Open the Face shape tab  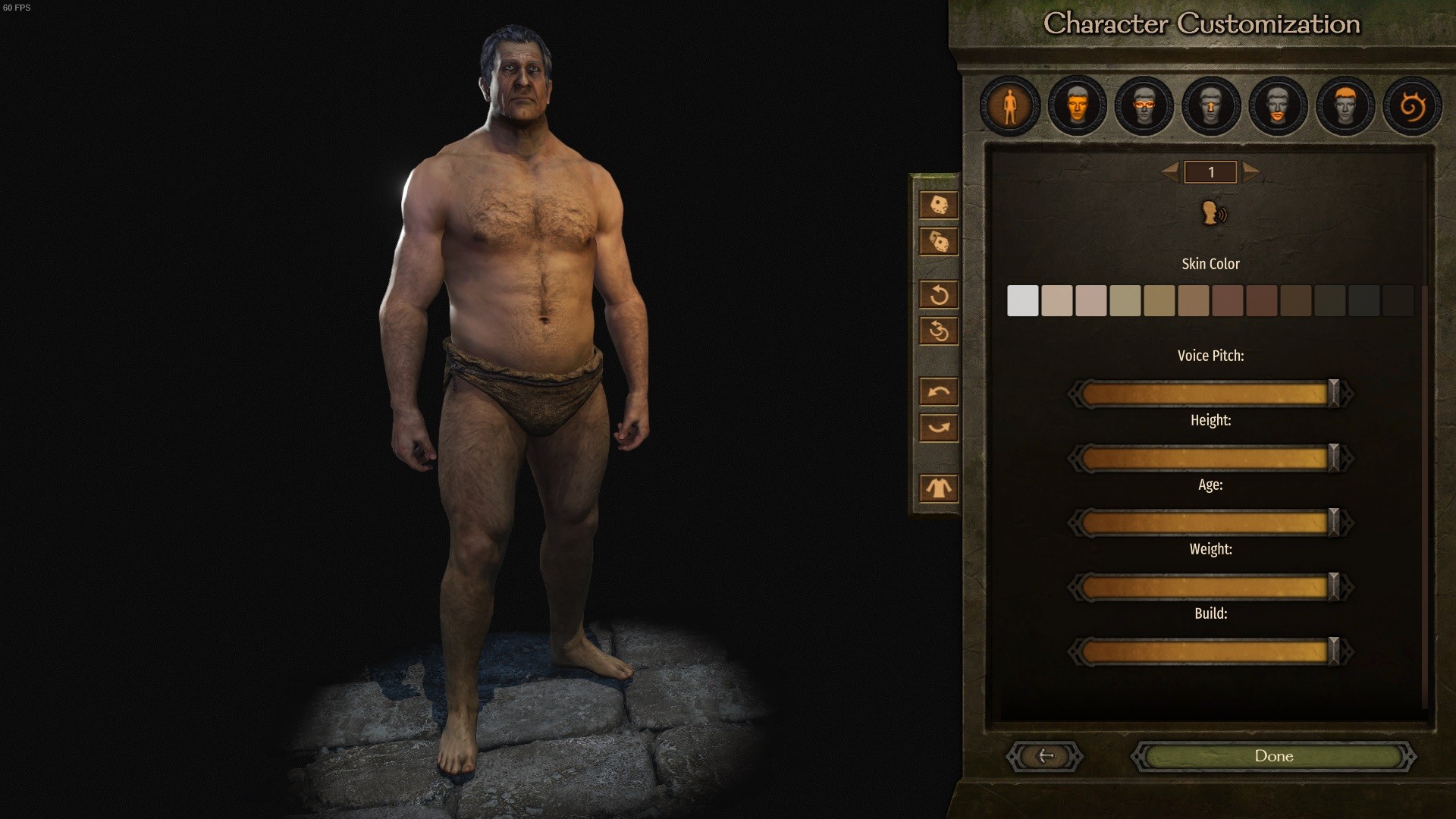1077,106
